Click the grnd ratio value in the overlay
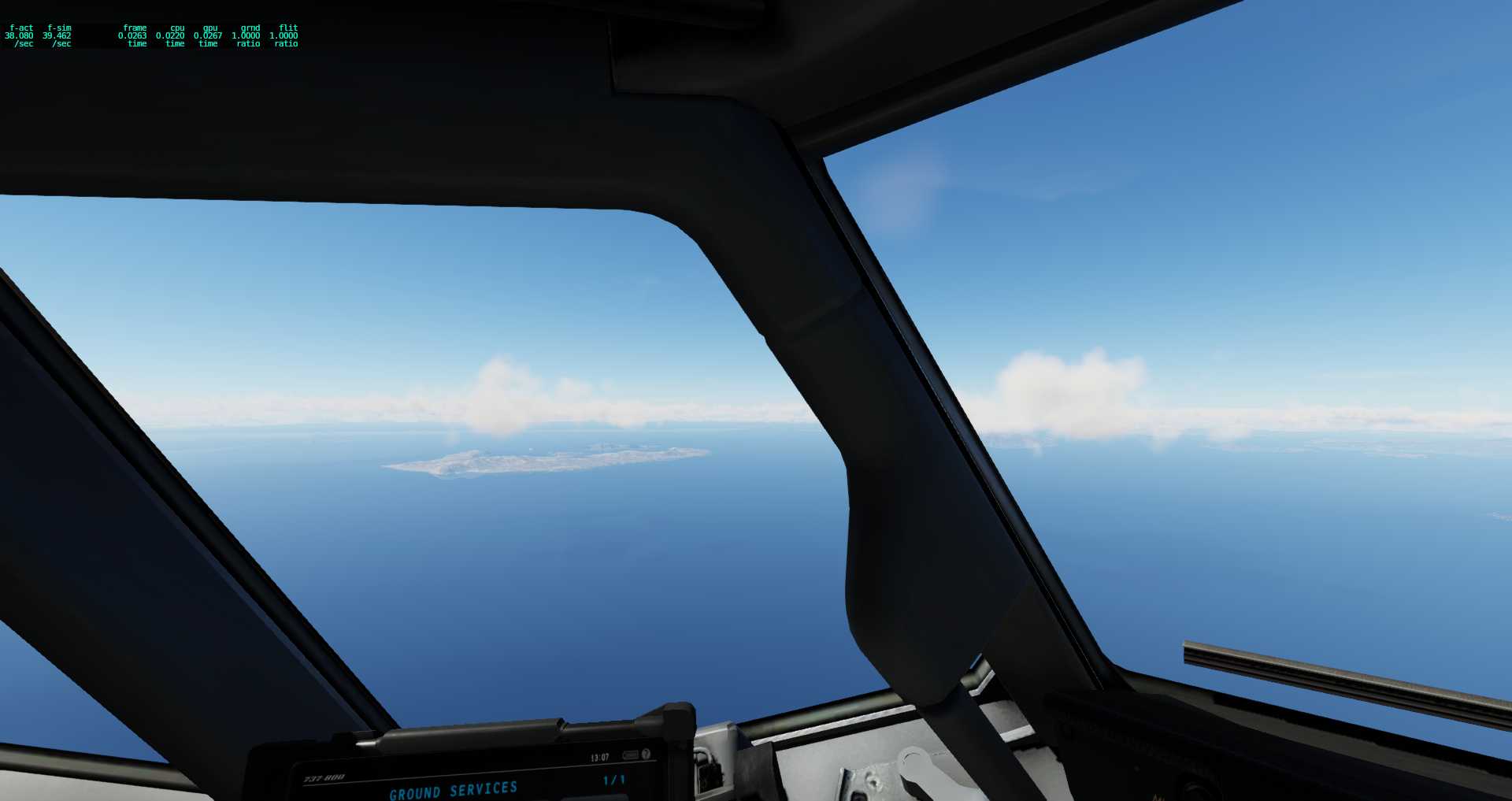Image resolution: width=1512 pixels, height=801 pixels. (x=244, y=35)
